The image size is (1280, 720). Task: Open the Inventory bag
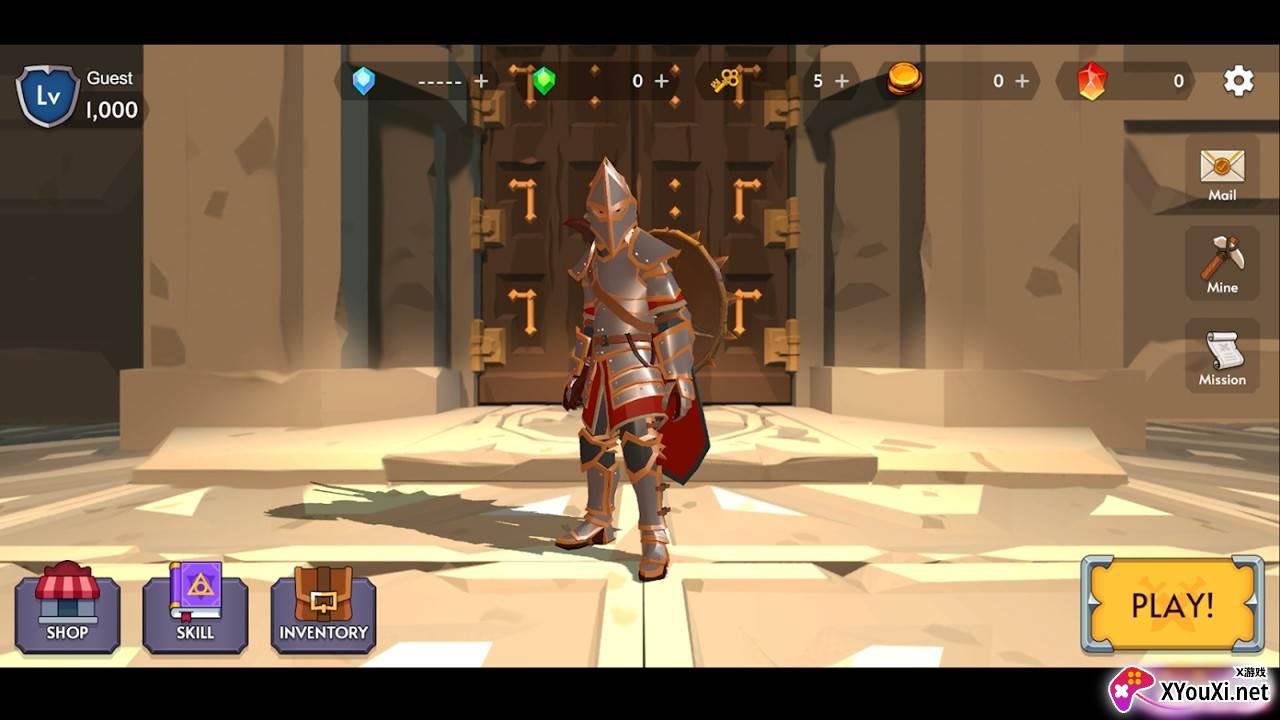(323, 608)
